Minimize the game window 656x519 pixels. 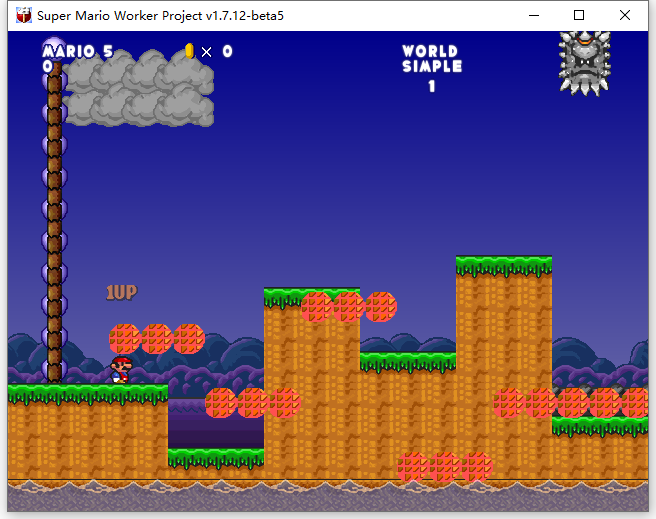coord(532,15)
